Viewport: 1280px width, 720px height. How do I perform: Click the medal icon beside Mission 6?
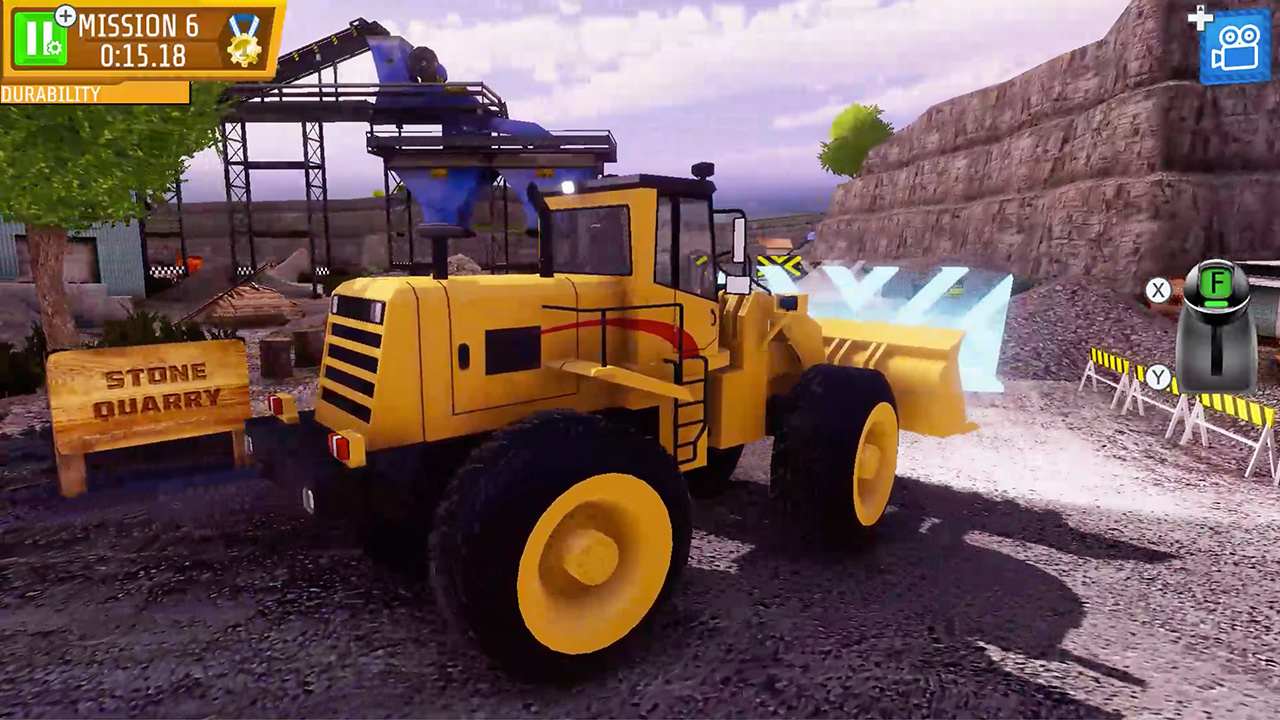[x=245, y=42]
